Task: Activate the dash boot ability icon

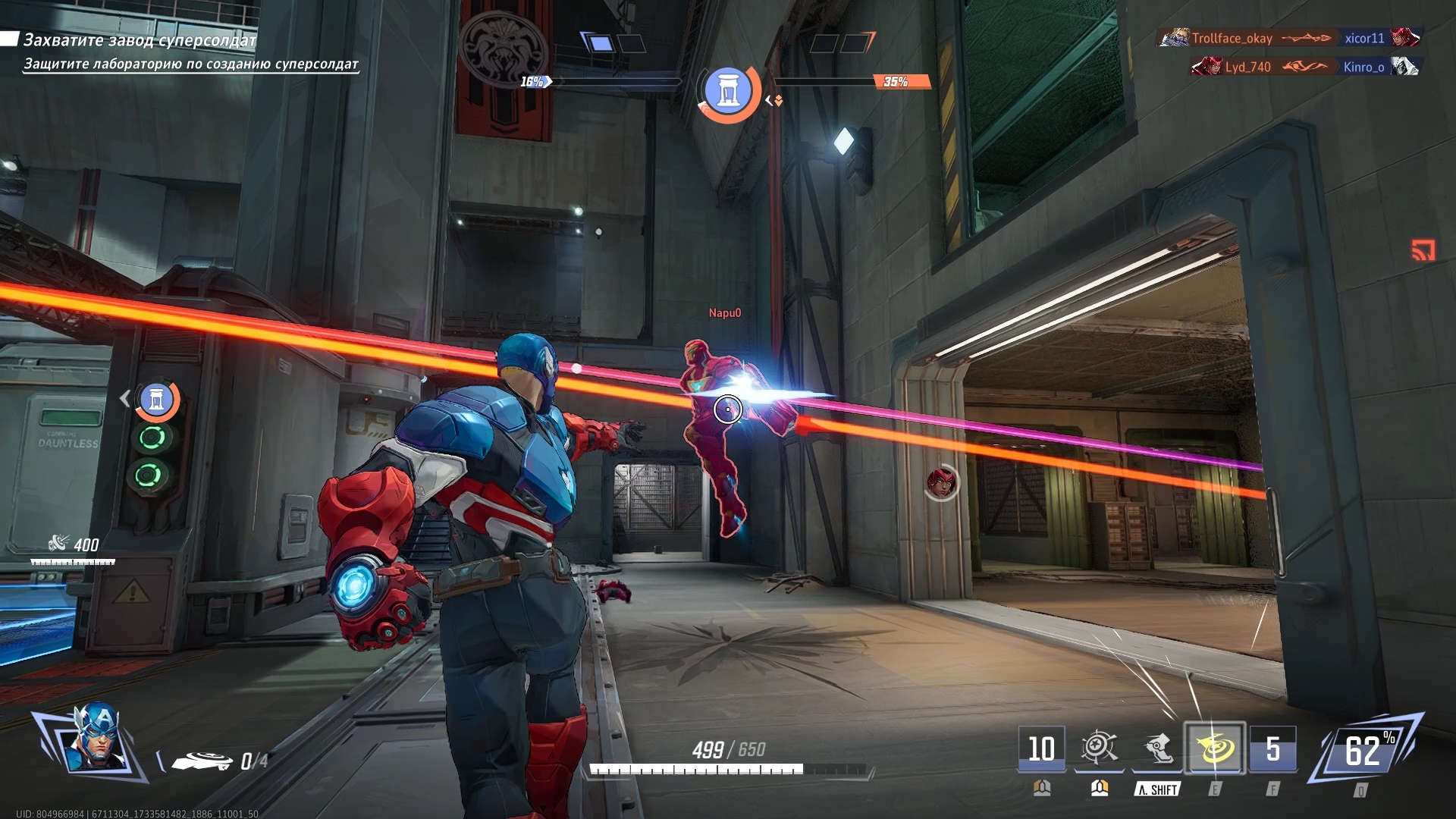Action: [1156, 748]
